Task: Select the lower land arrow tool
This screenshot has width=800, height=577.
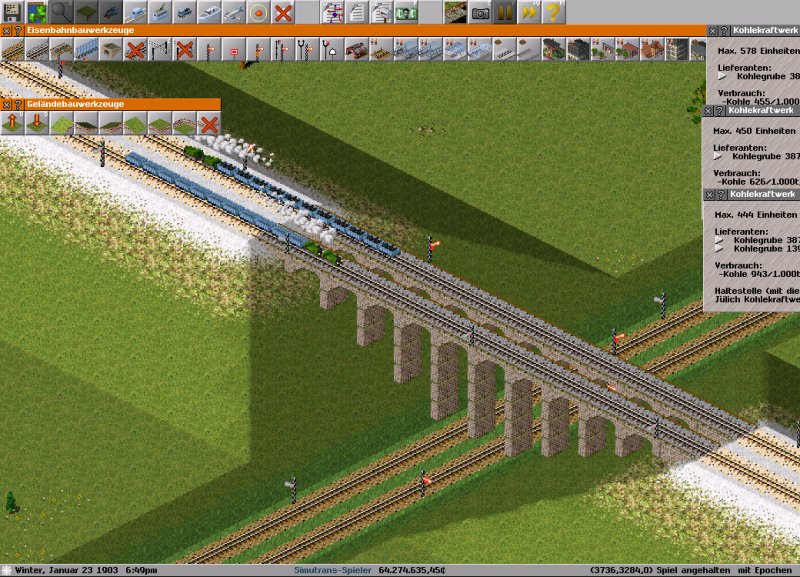Action: pyautogui.click(x=36, y=123)
